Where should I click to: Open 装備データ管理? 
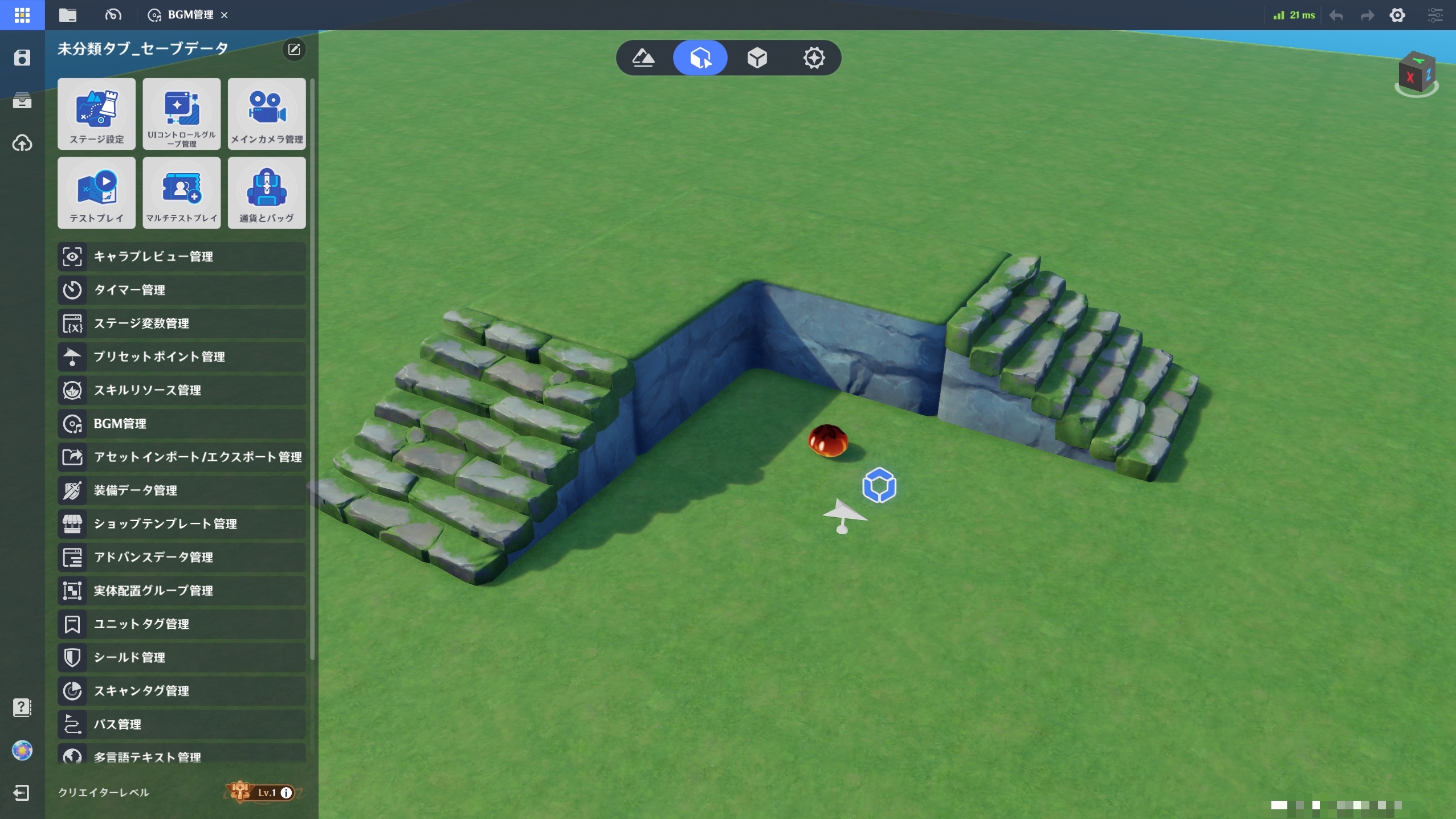[181, 490]
